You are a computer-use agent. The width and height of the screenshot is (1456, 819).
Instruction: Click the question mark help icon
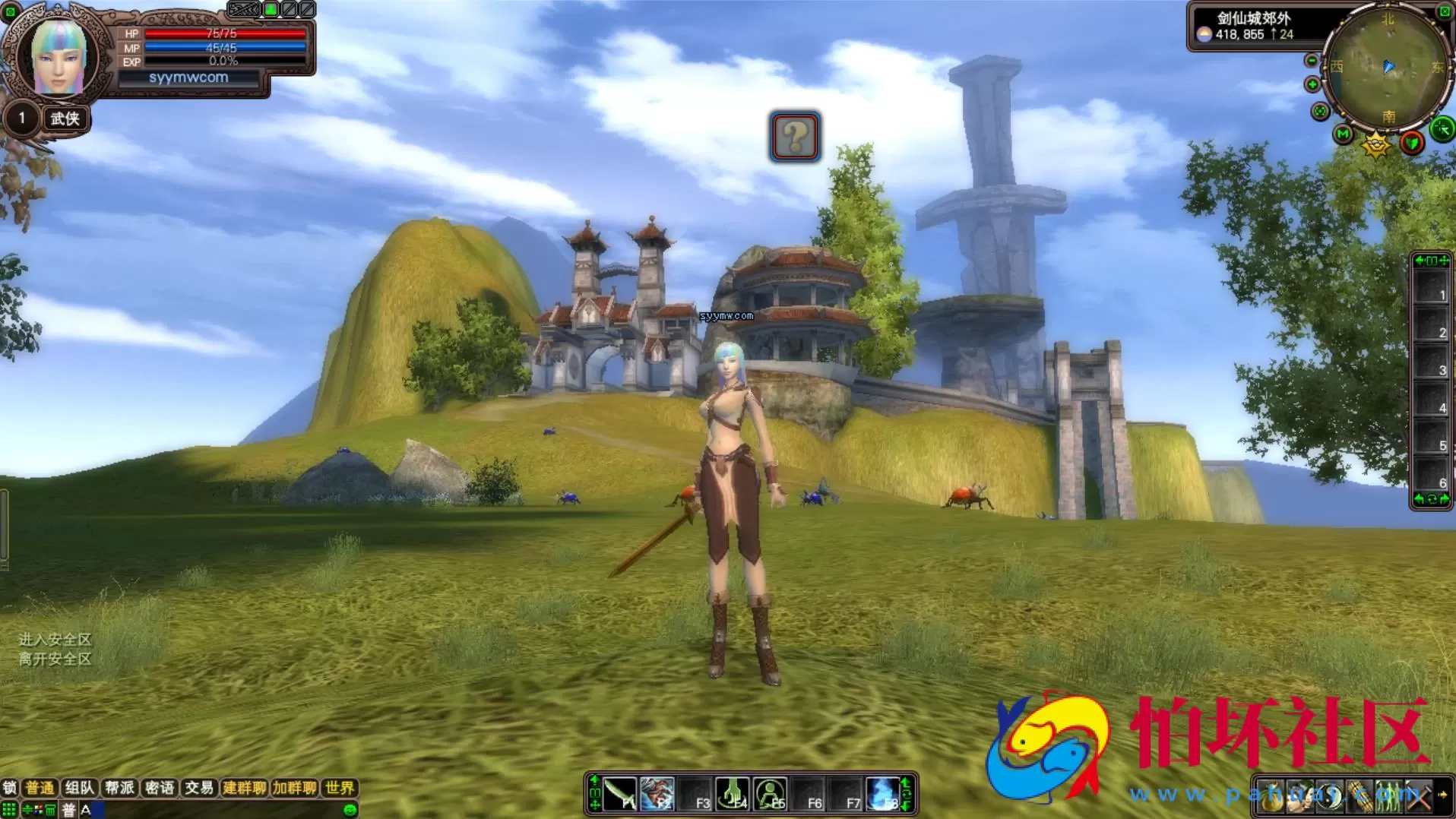coord(794,137)
